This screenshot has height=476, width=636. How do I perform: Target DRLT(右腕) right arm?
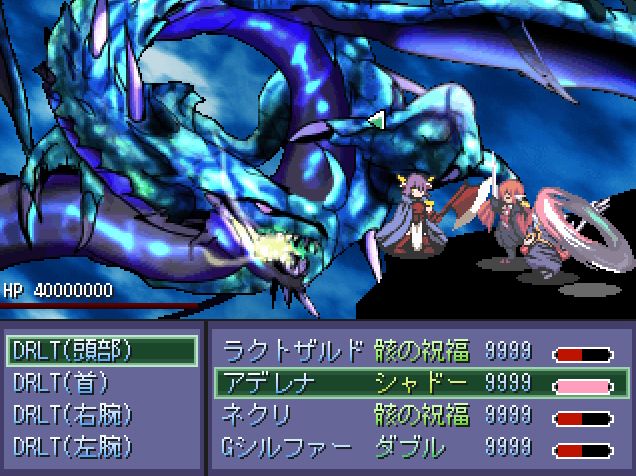[100, 414]
